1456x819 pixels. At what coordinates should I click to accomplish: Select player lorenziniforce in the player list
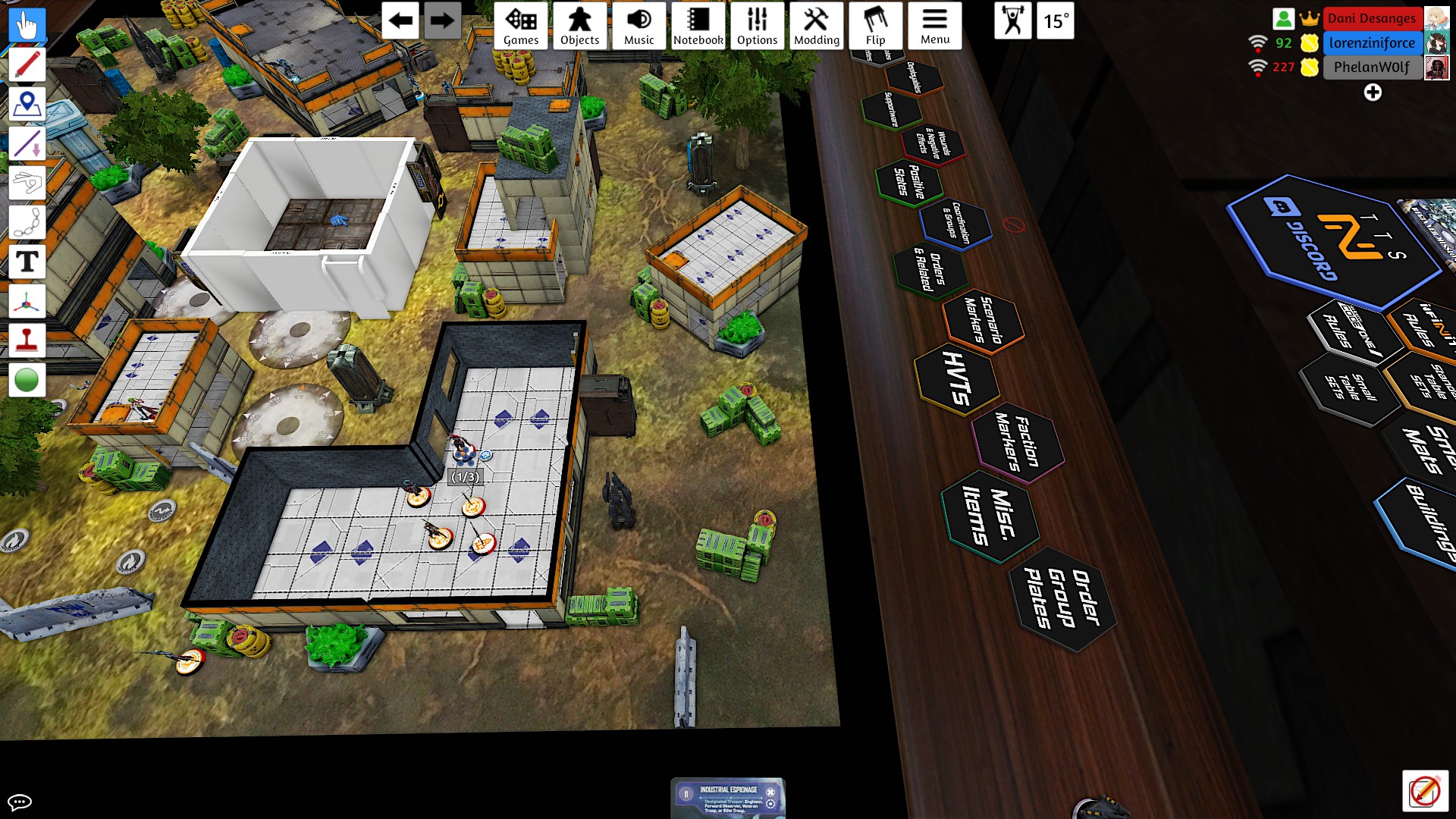pos(1372,43)
